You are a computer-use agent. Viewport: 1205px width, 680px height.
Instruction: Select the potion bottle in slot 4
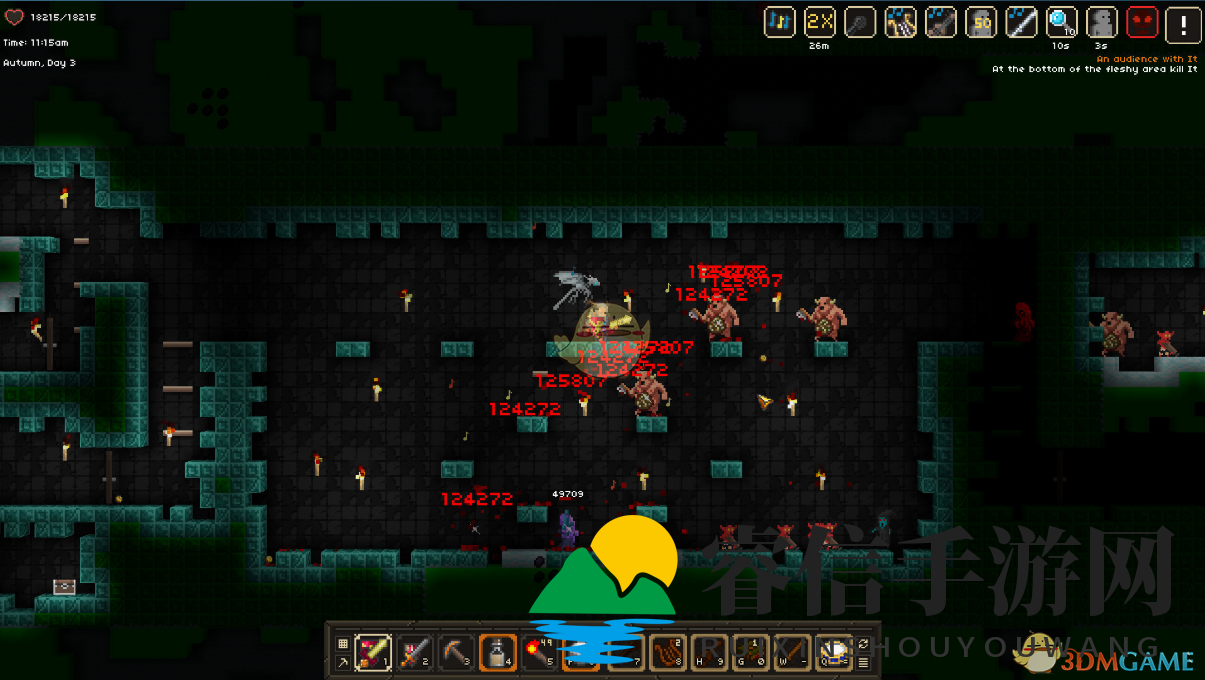pyautogui.click(x=497, y=652)
